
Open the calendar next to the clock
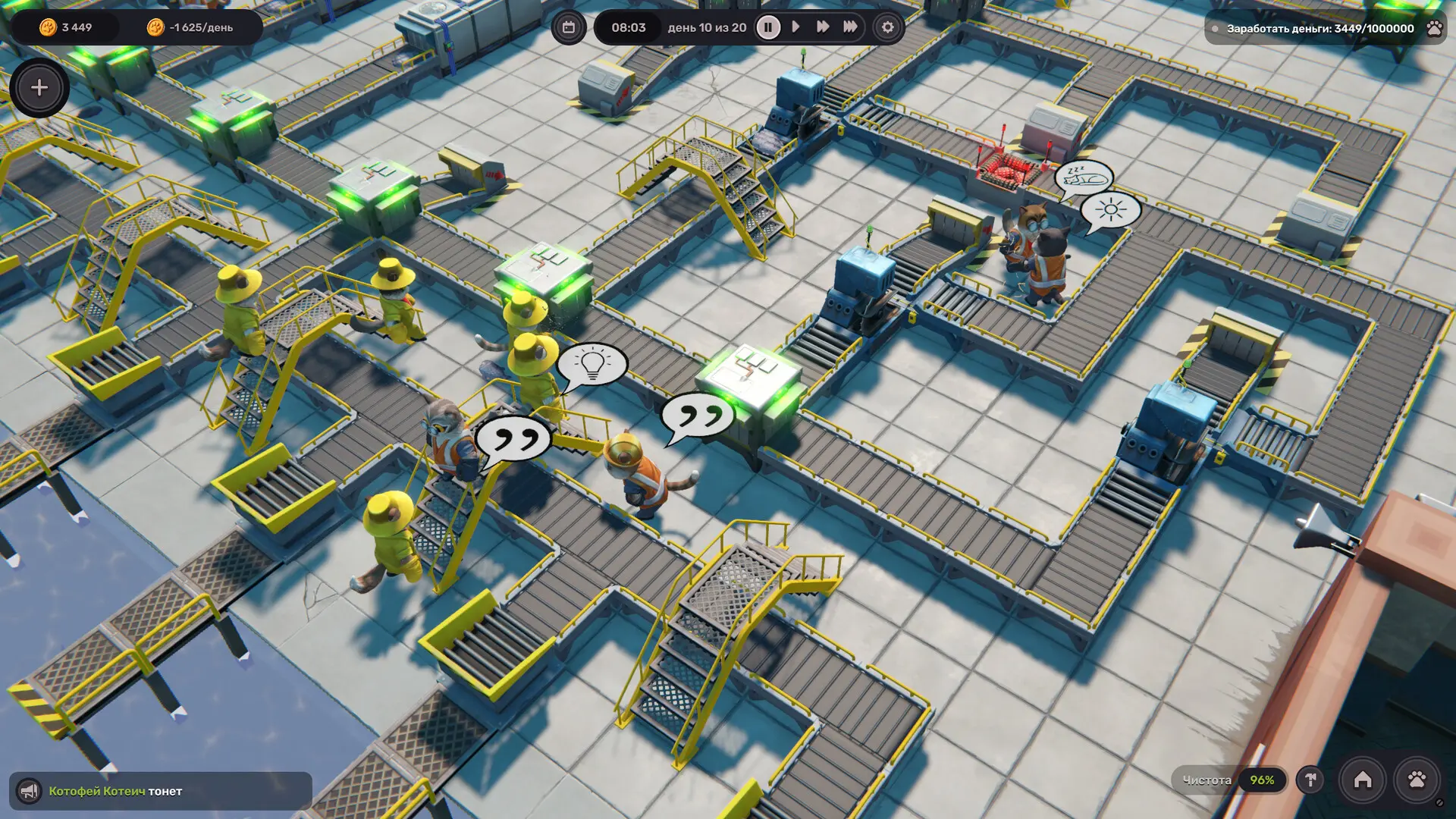click(x=569, y=28)
